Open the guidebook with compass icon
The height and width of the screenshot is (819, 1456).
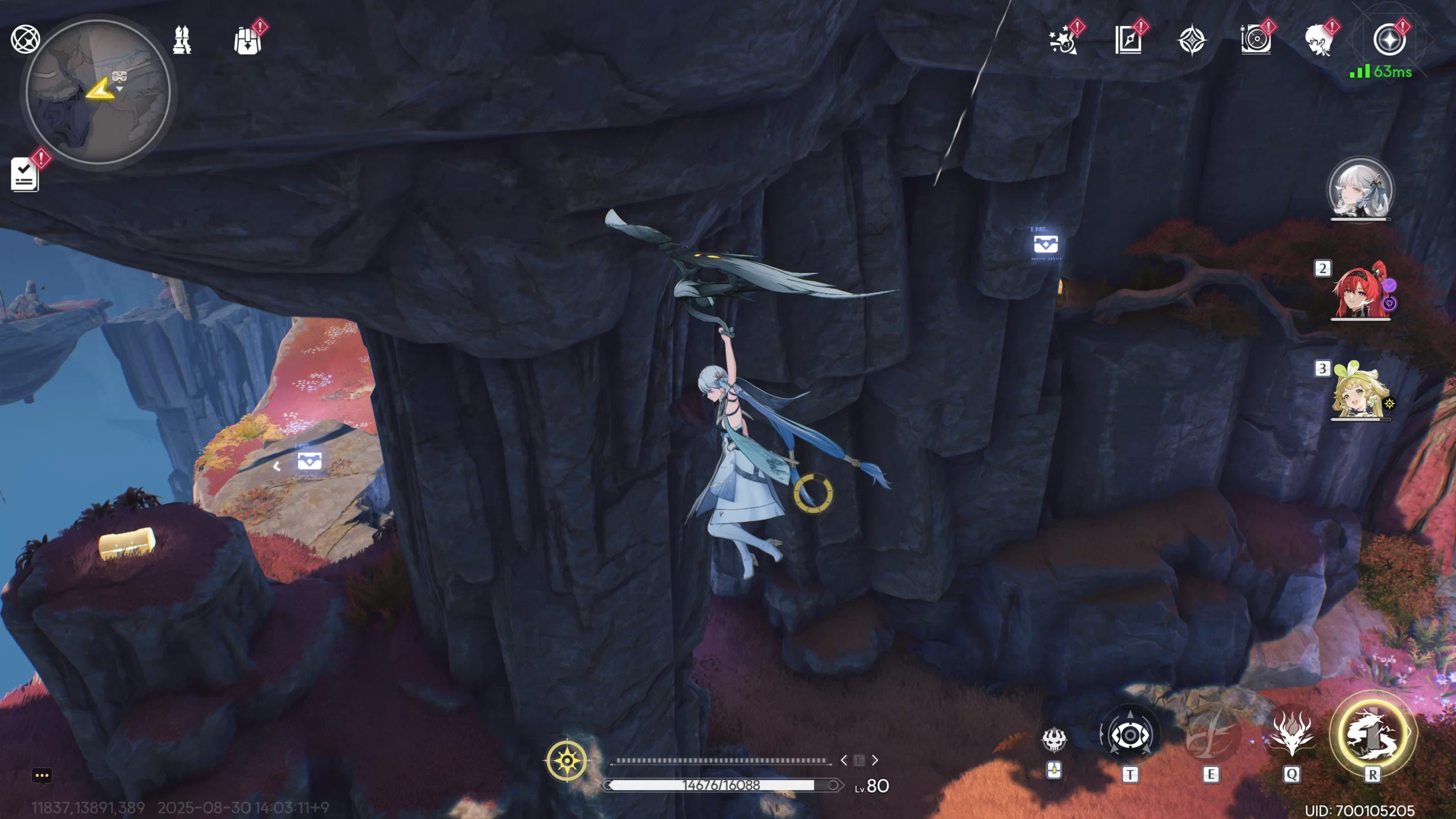click(1128, 41)
